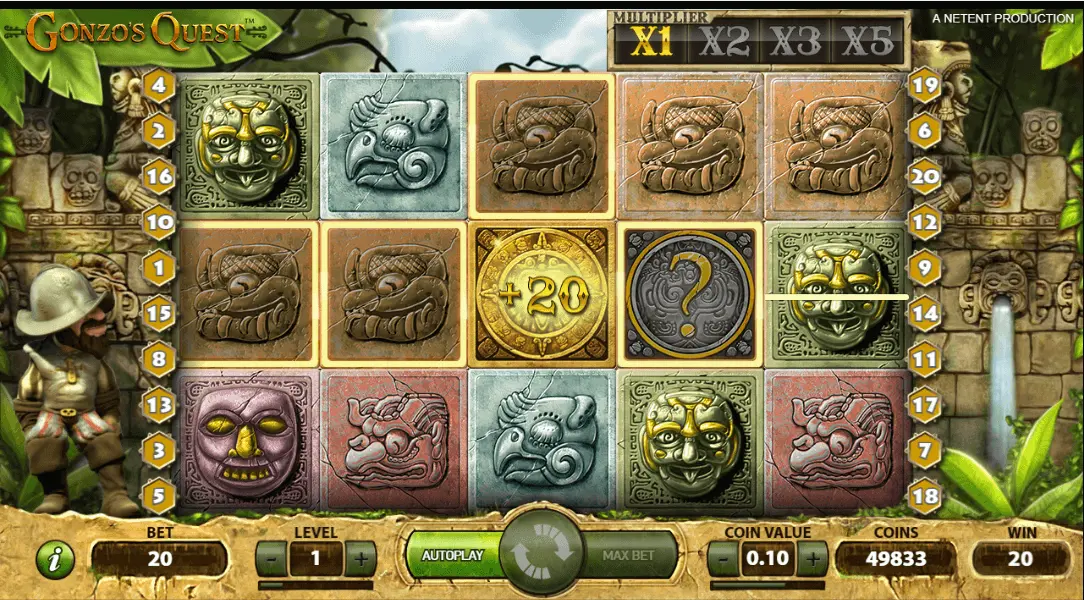
Task: Open the green info paytable button
Action: tap(55, 560)
